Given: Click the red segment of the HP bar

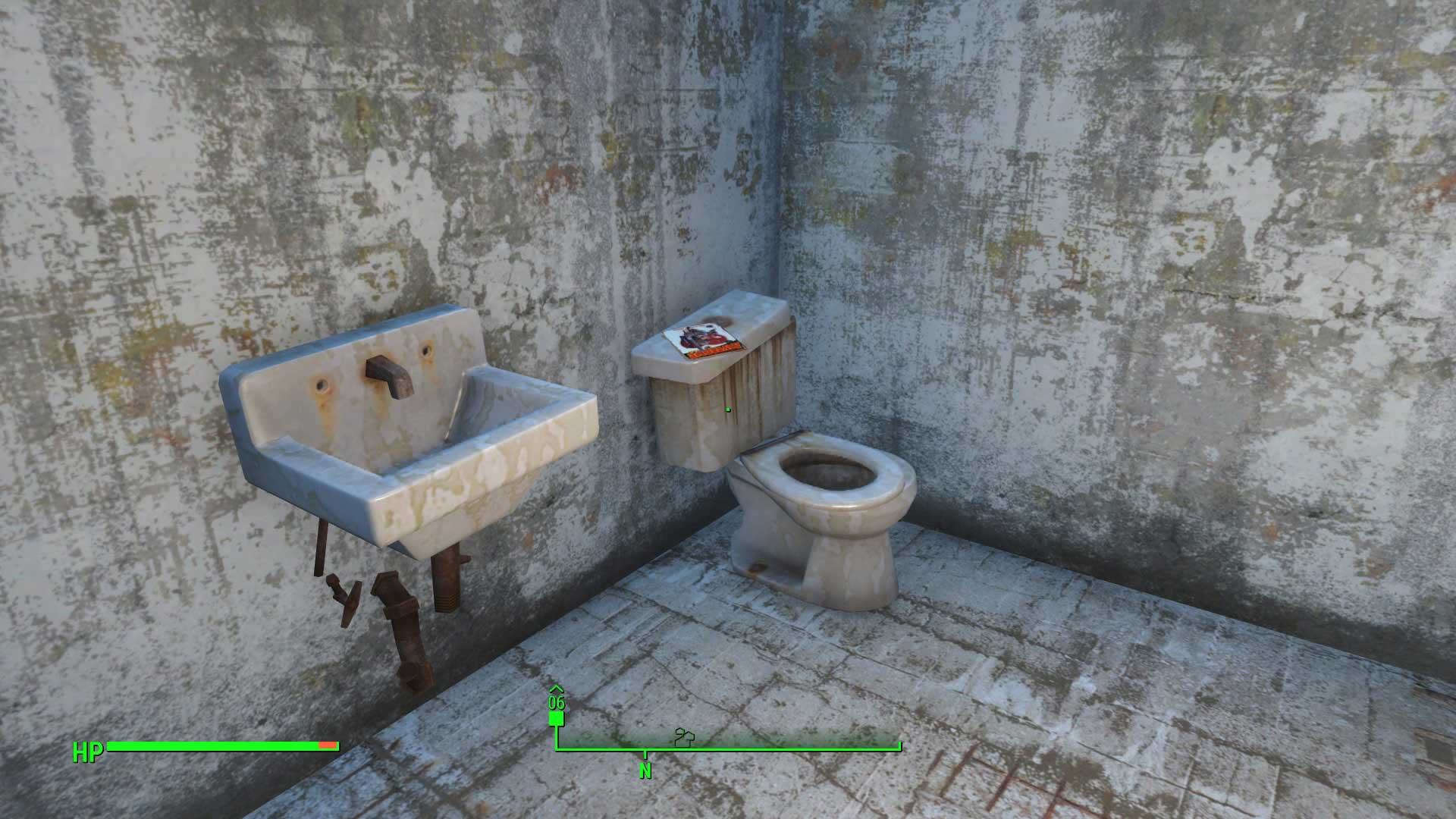Looking at the screenshot, I should (328, 745).
